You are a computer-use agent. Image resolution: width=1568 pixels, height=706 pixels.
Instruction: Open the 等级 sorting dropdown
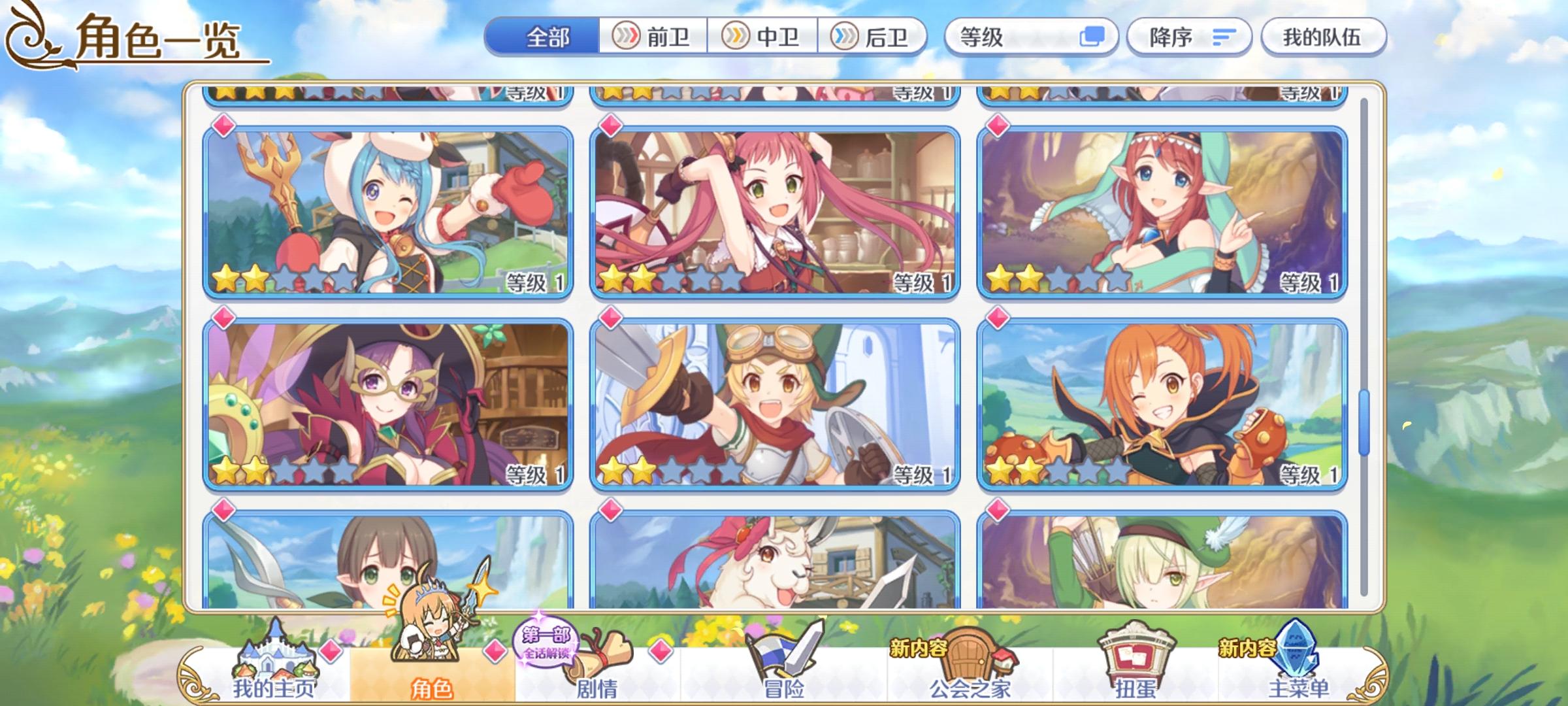coord(1019,37)
